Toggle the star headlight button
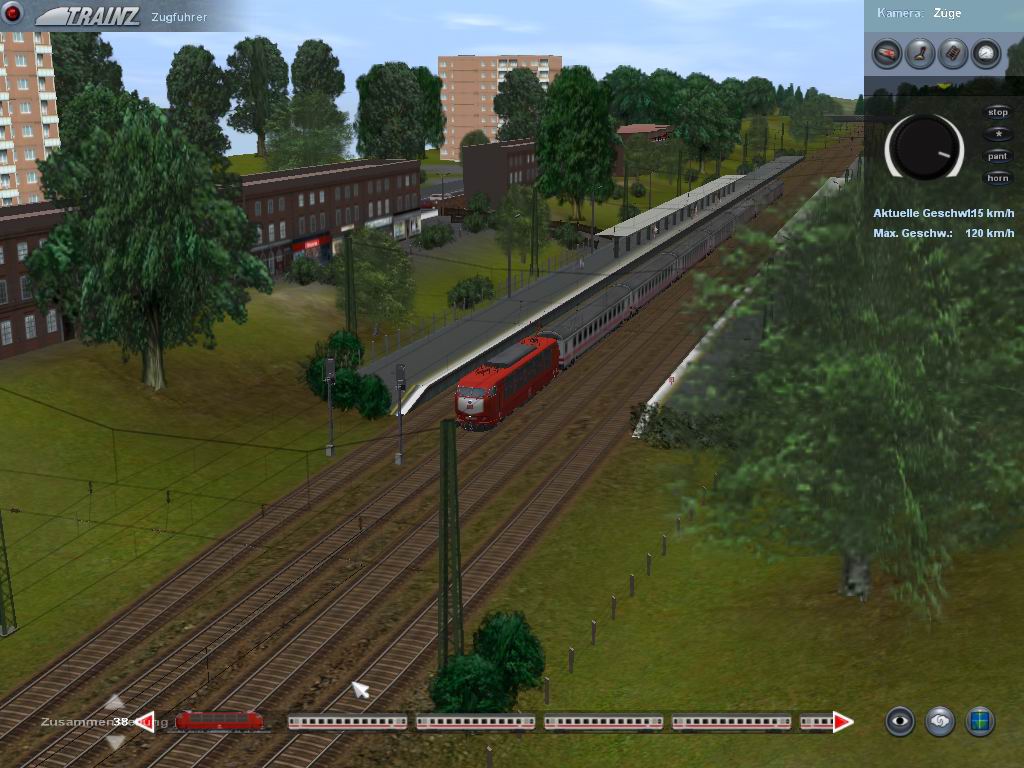 point(997,135)
